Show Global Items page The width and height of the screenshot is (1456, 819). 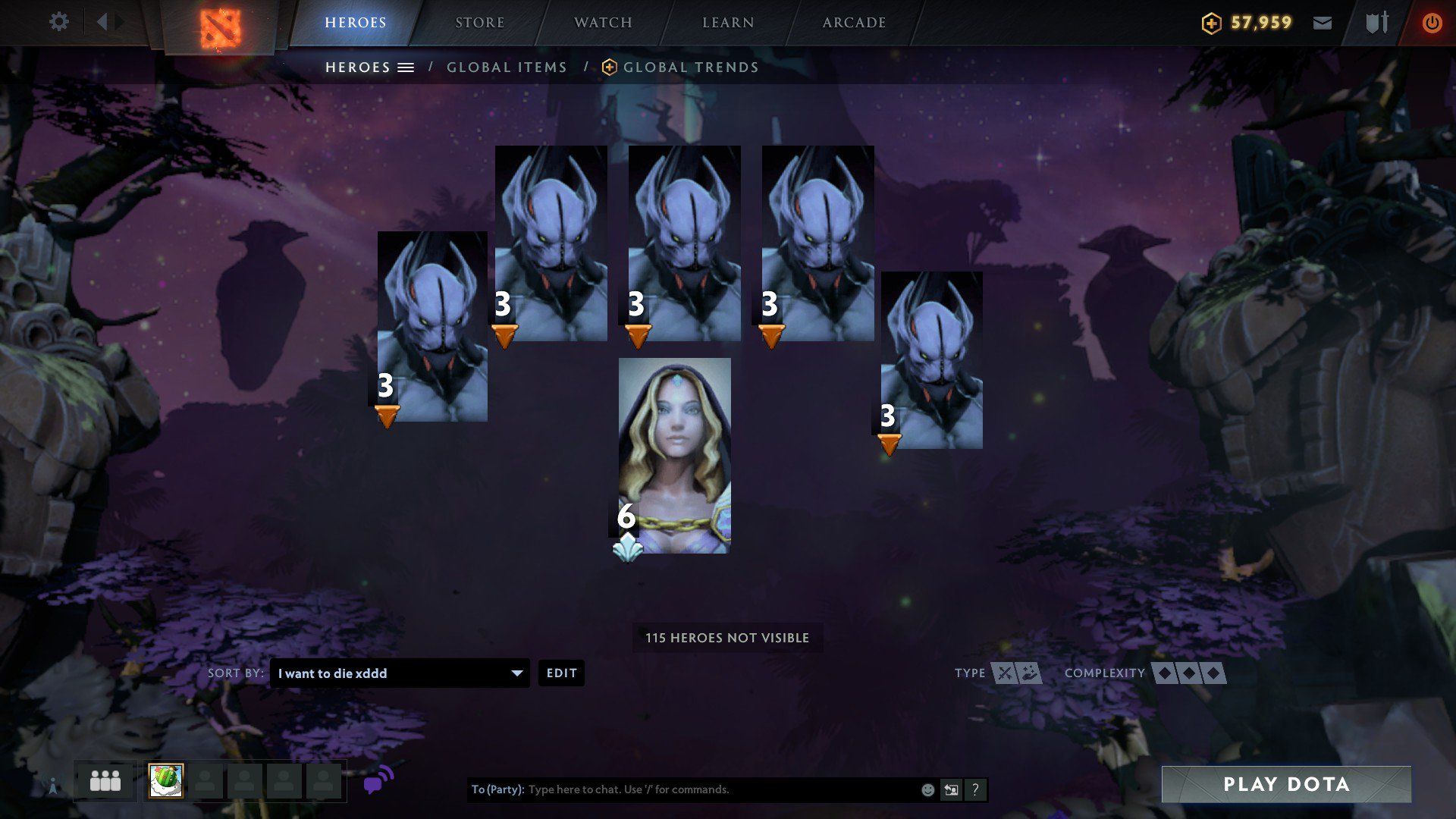507,67
